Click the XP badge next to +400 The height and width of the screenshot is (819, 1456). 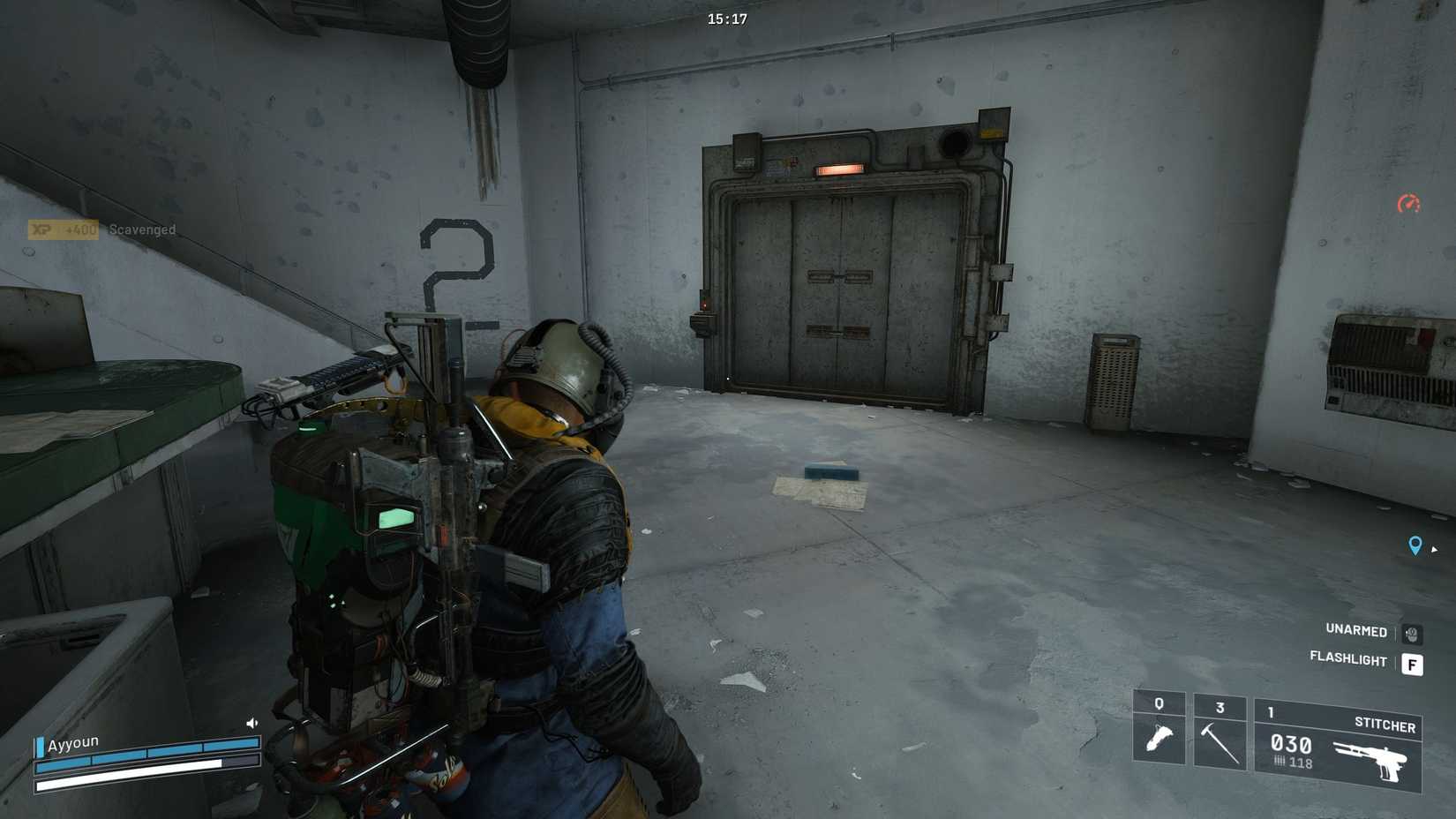[x=40, y=229]
